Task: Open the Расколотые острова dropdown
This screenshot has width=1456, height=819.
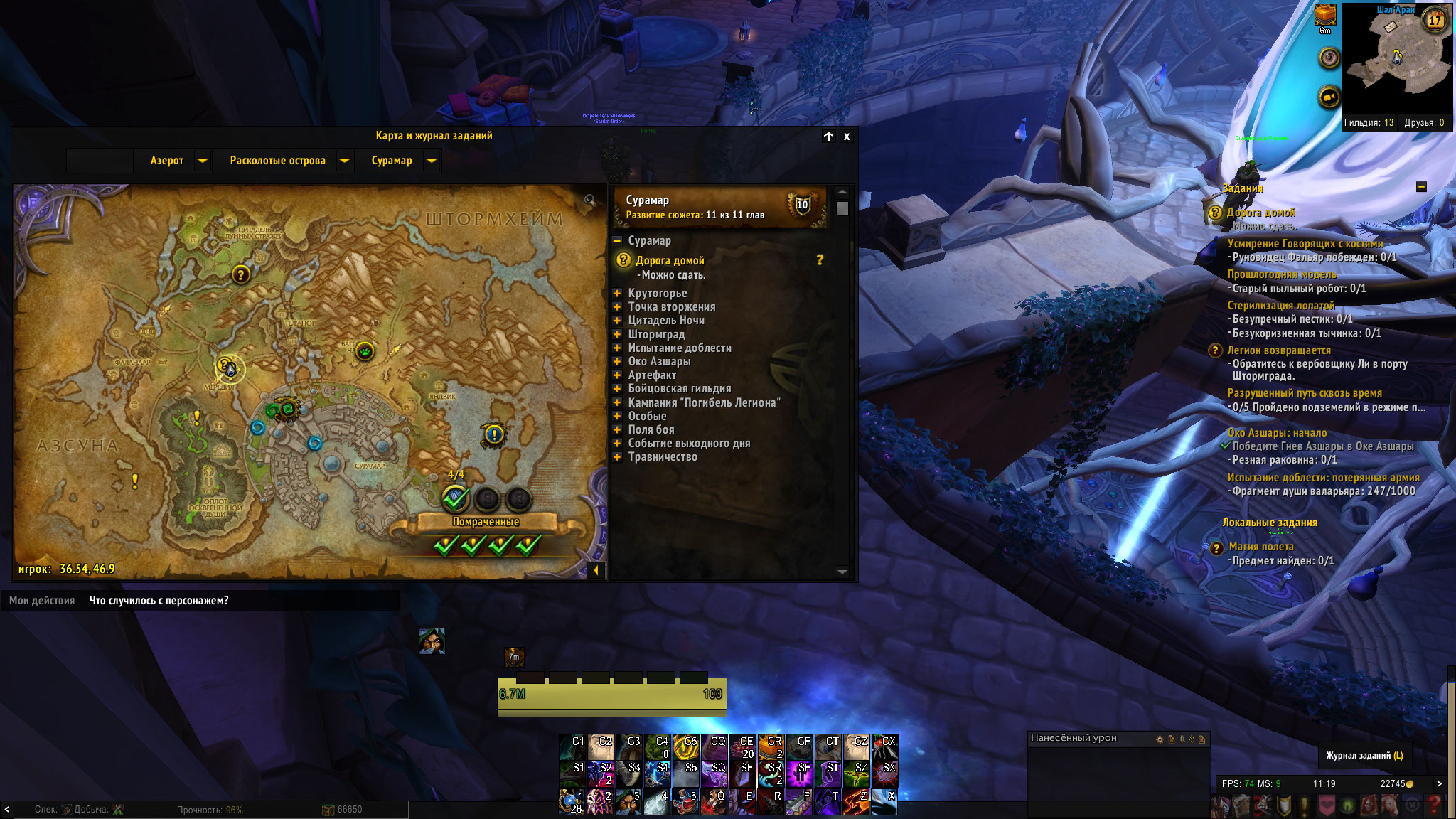Action: coord(345,161)
